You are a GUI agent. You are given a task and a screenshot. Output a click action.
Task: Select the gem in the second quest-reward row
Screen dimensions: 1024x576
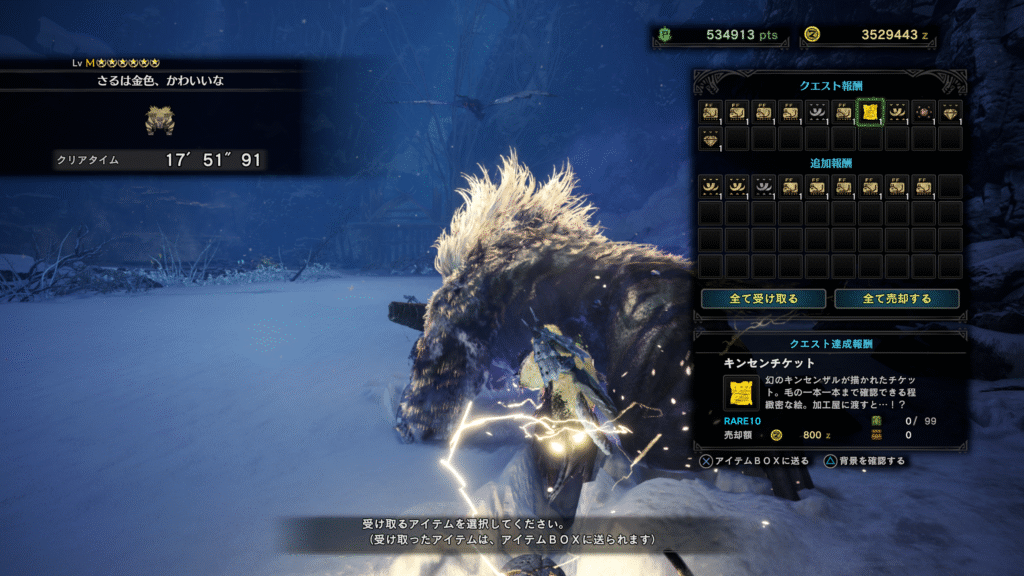[x=710, y=138]
